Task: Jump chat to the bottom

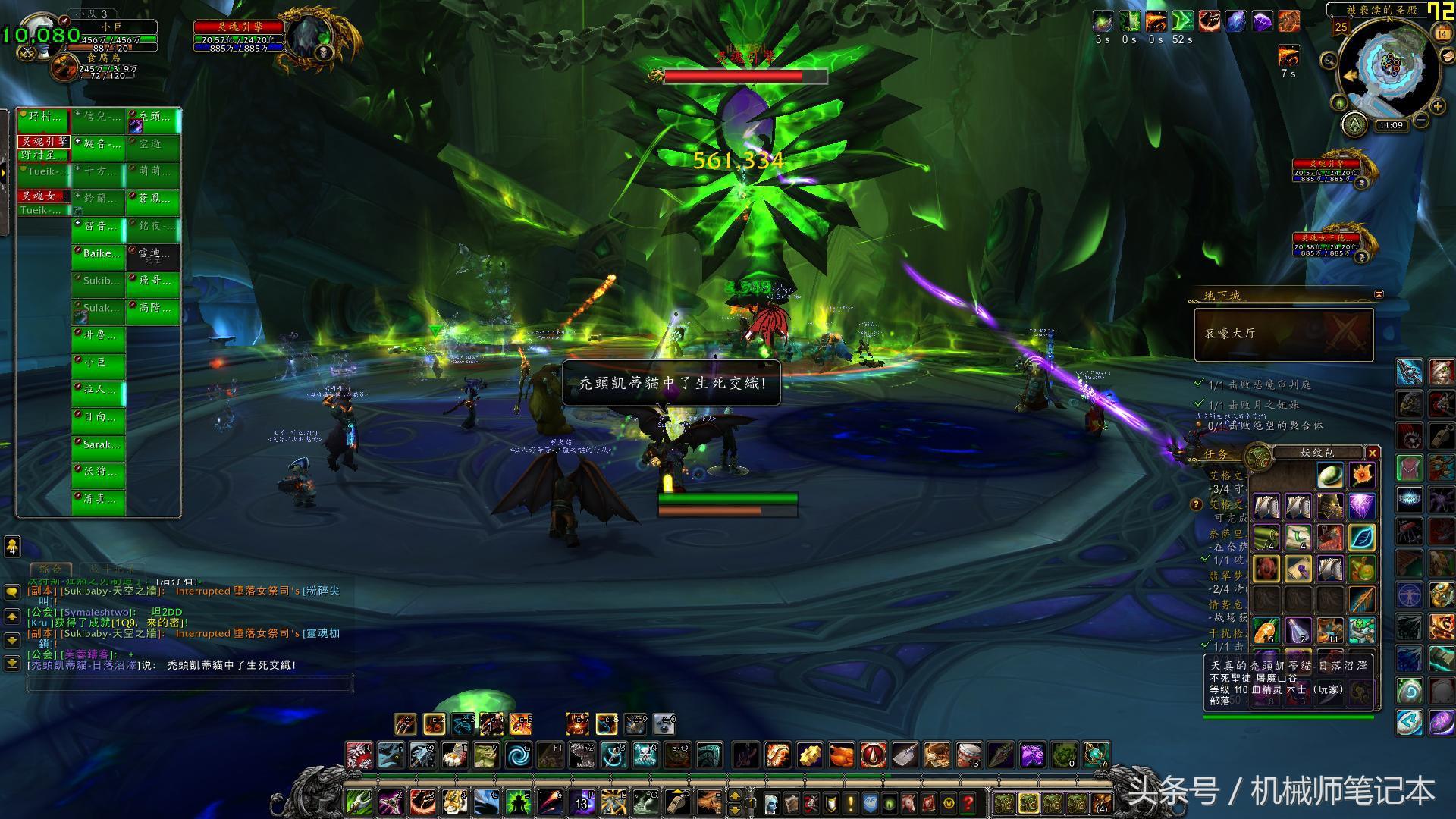Action: pos(12,664)
